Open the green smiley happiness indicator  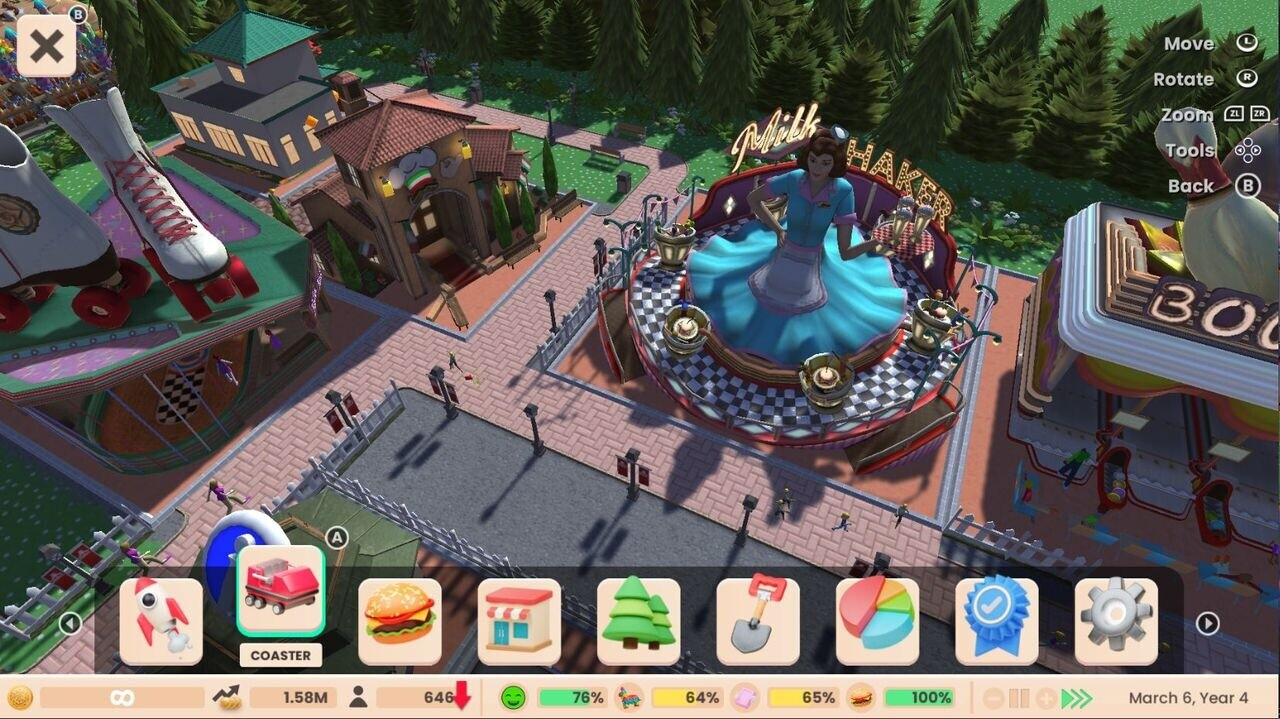tap(514, 698)
